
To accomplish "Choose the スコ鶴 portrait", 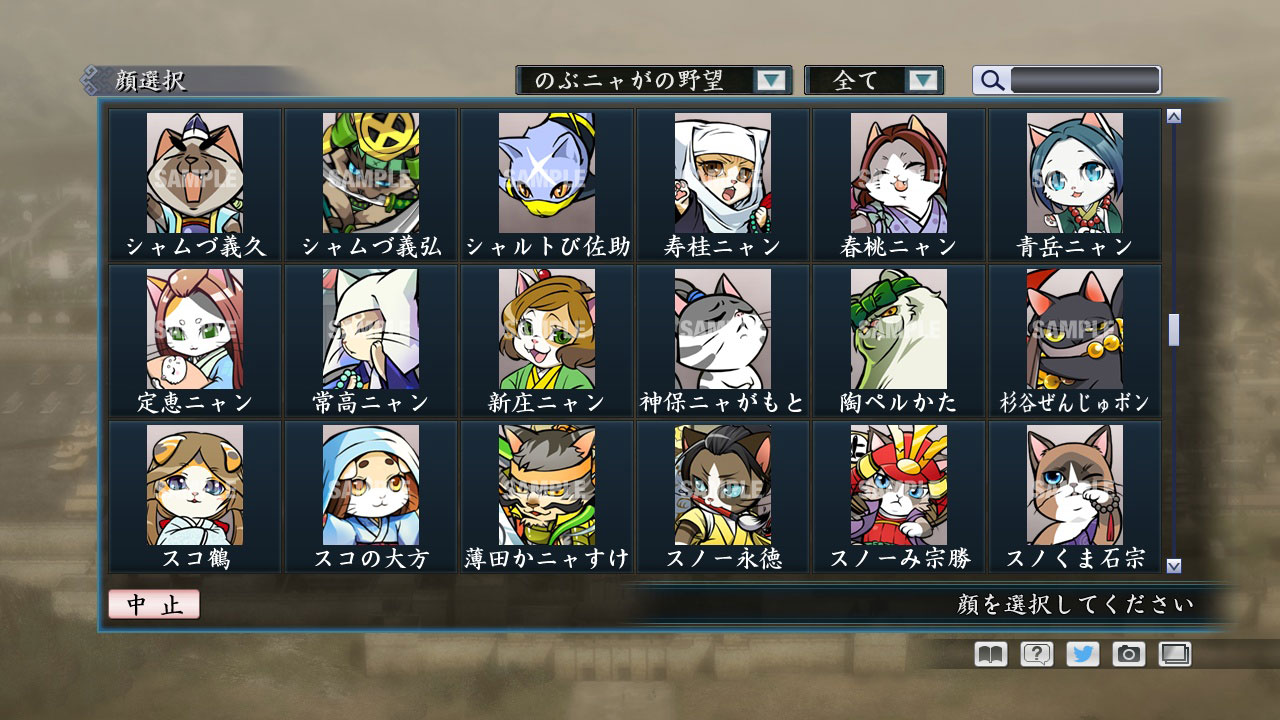I will click(x=197, y=483).
